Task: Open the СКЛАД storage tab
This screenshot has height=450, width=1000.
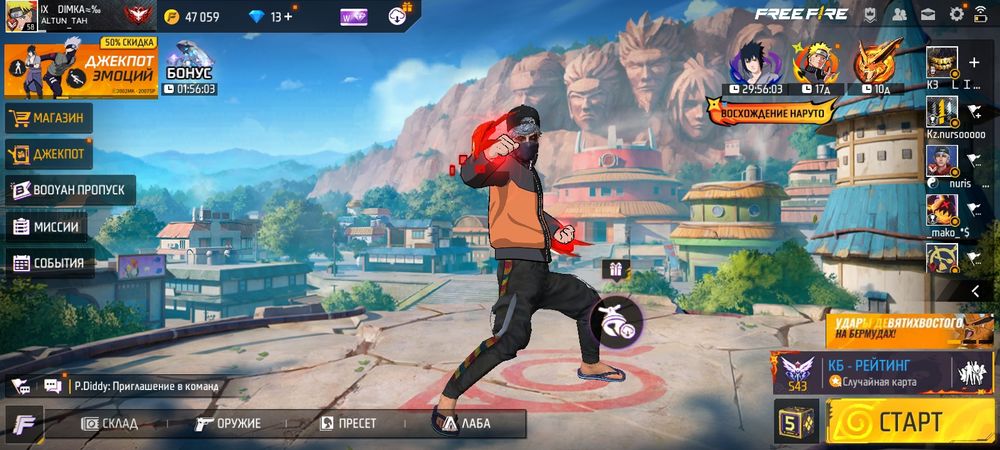Action: coord(110,423)
